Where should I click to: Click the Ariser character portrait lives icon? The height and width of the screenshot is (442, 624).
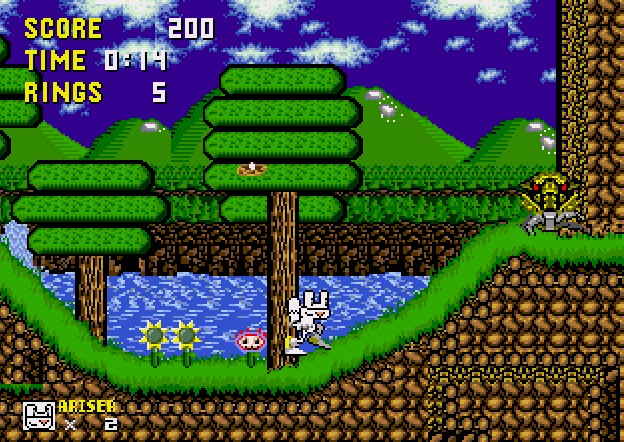[39, 415]
